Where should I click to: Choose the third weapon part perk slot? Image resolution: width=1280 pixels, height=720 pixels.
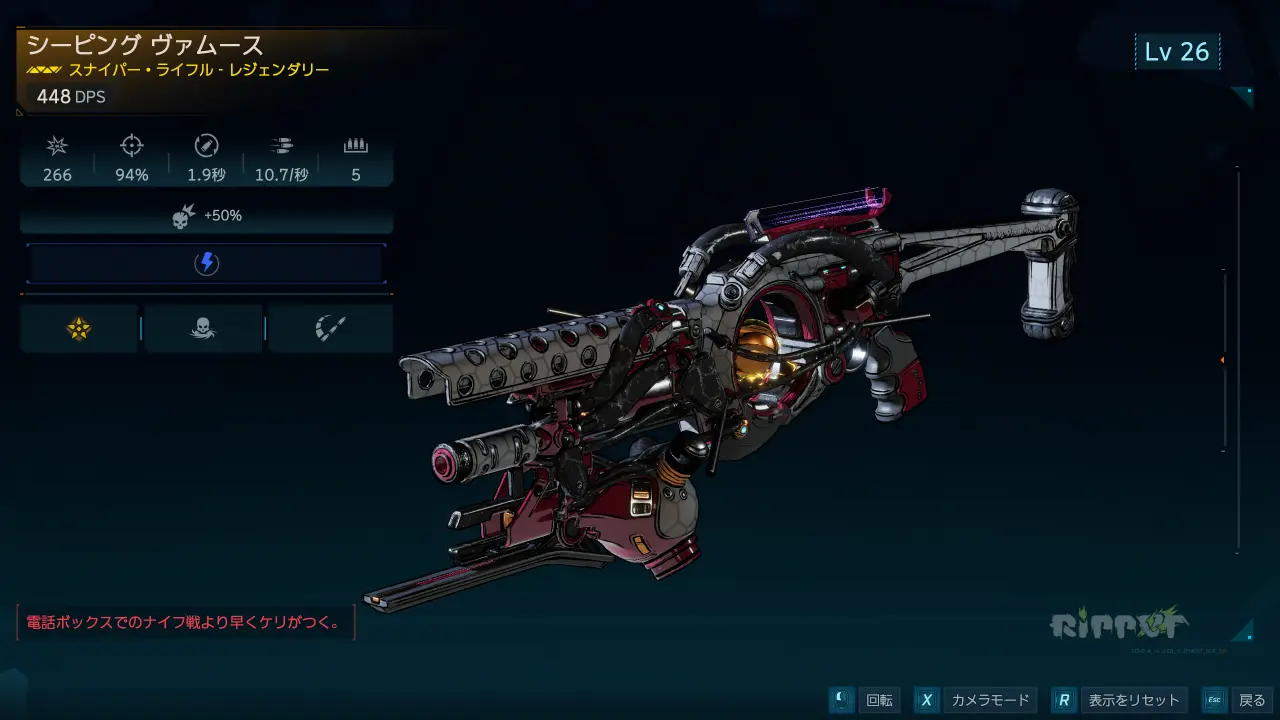[x=330, y=328]
